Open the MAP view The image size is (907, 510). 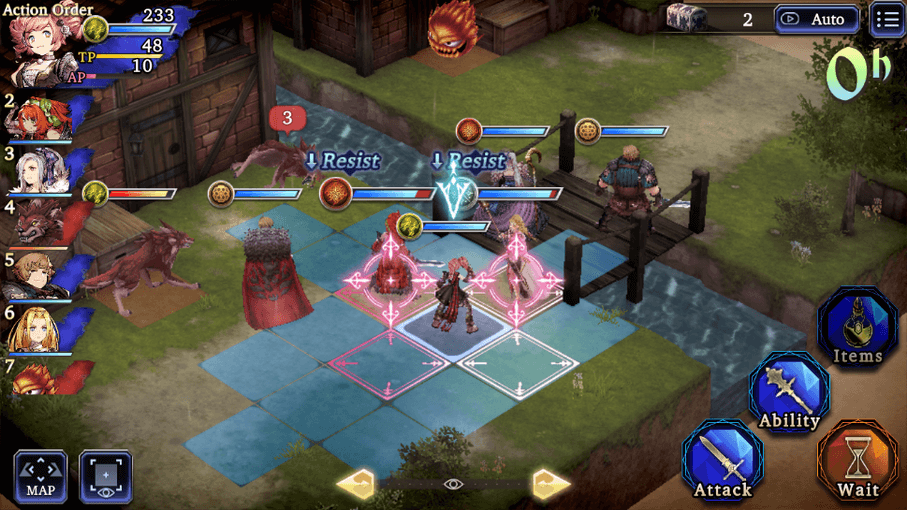tap(41, 476)
